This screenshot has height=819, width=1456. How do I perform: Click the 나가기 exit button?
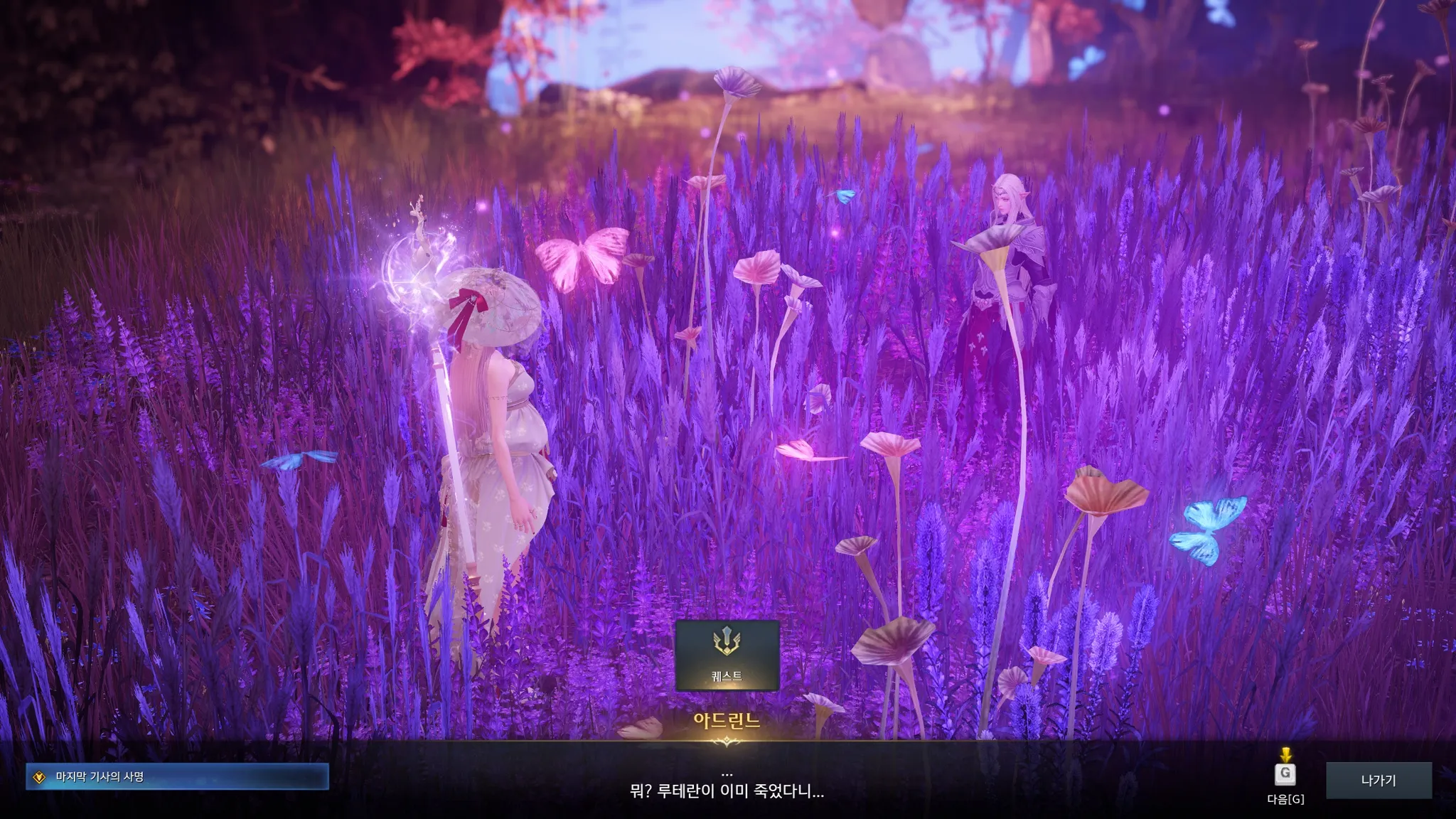1379,781
